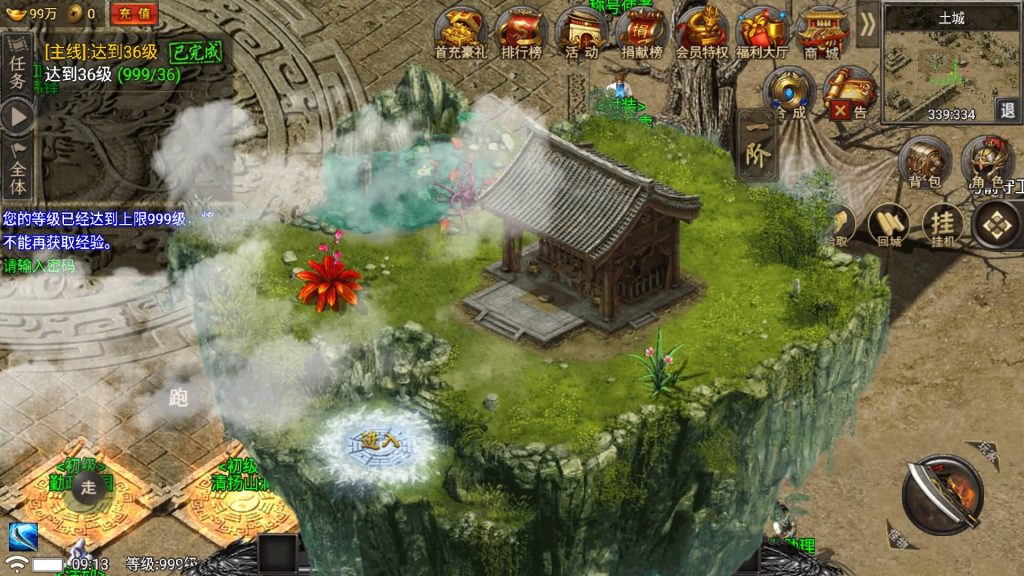Enter the 福利大厅 welfare hall

(762, 32)
